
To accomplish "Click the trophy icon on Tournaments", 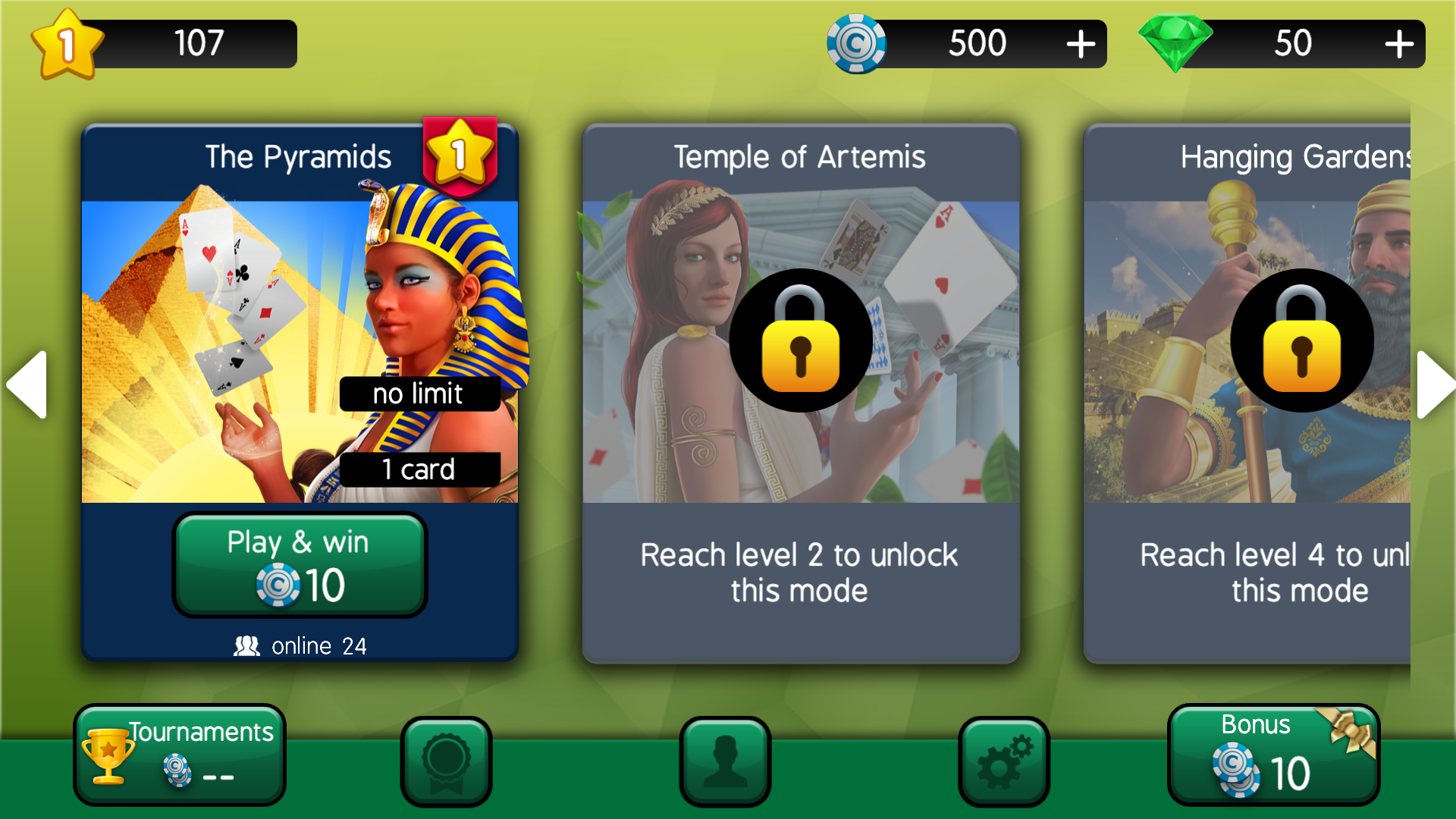I will (x=108, y=755).
